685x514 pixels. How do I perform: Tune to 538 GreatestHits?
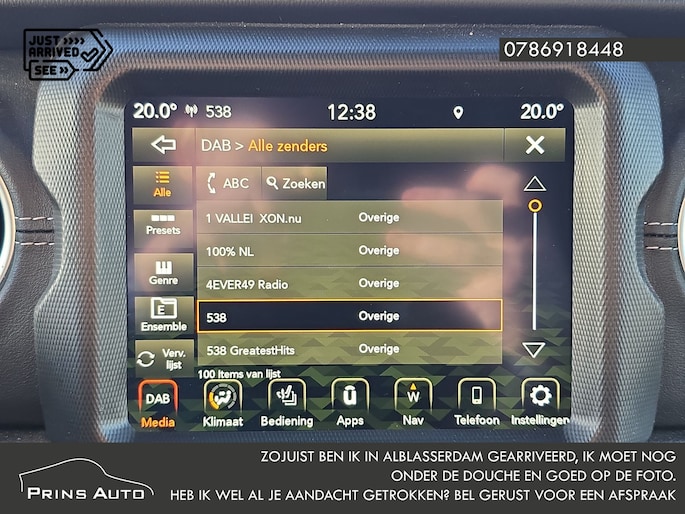tap(348, 349)
